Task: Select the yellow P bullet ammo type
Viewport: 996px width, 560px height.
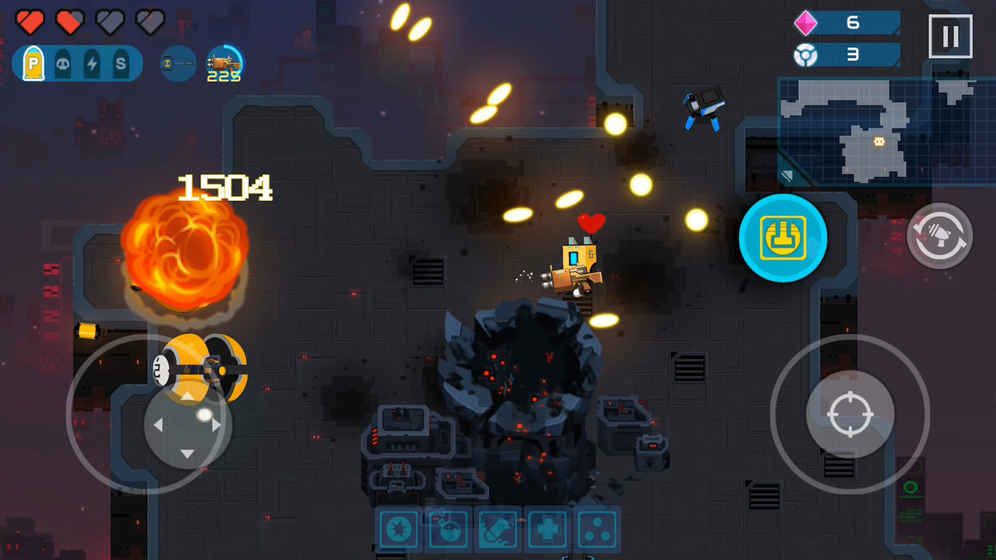Action: [x=34, y=63]
